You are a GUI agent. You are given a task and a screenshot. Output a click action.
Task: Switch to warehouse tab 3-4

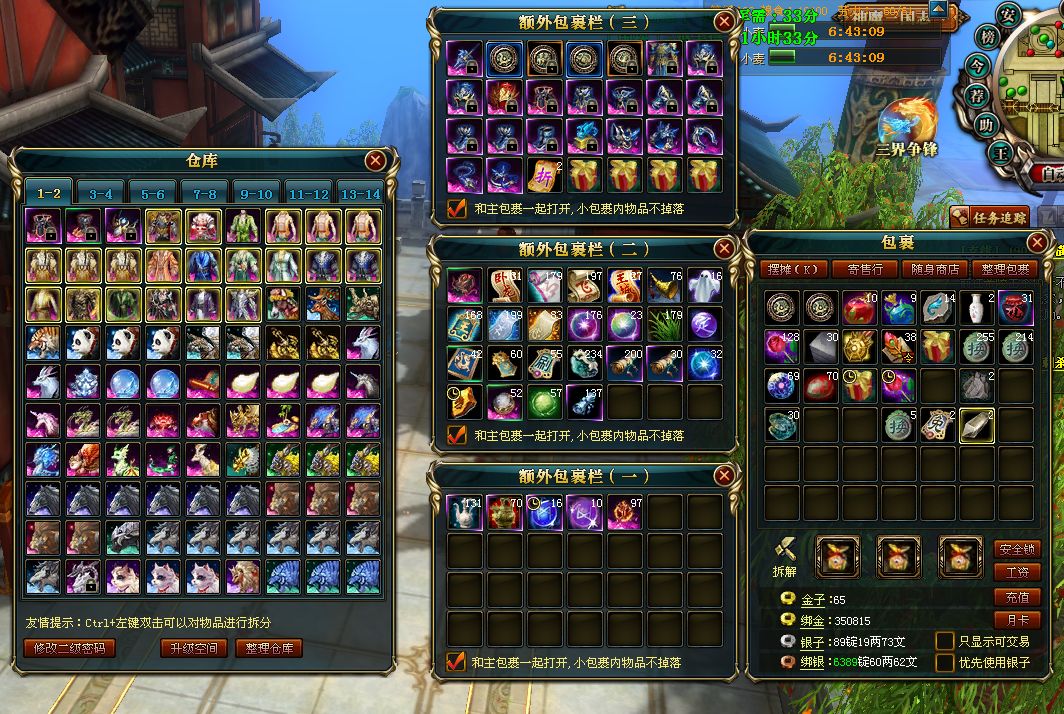(x=100, y=193)
